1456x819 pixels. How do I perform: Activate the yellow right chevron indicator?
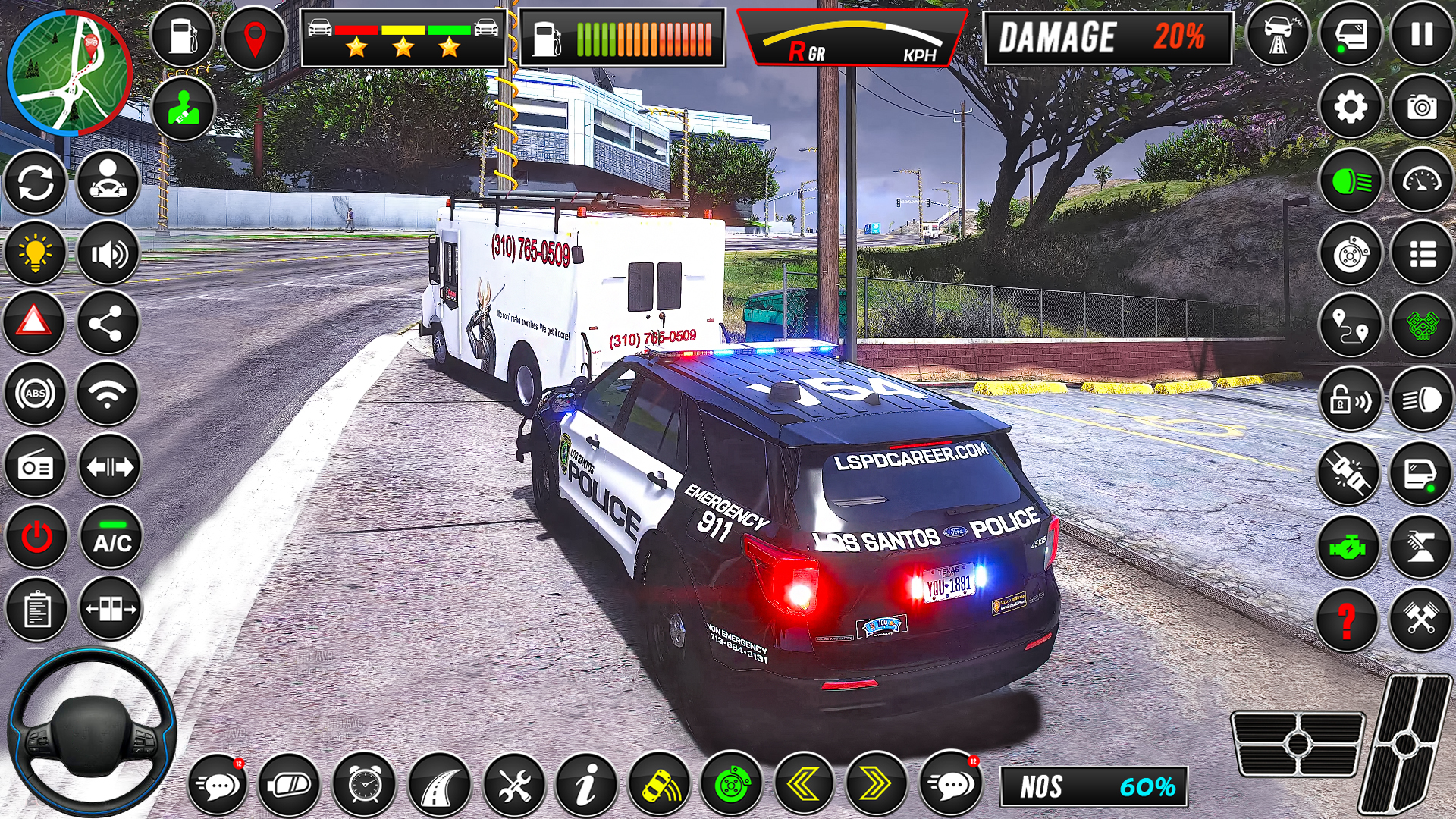876,785
